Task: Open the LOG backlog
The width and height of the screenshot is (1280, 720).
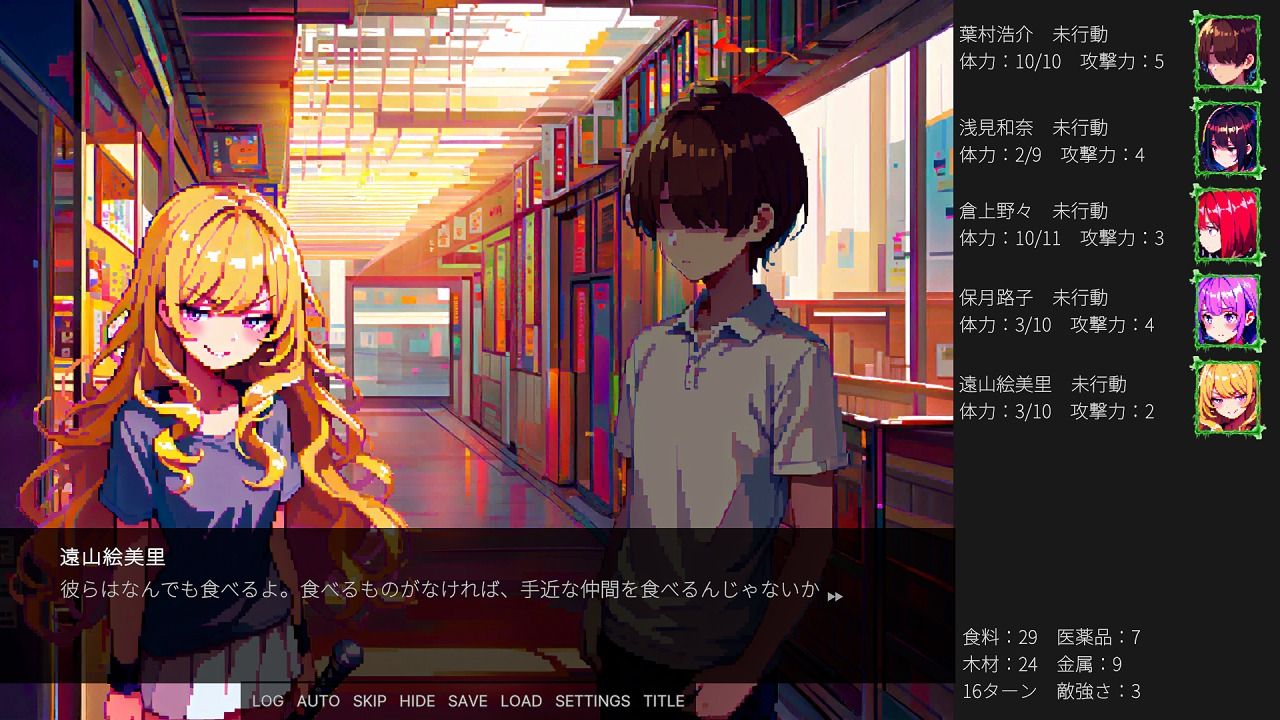Action: point(267,701)
